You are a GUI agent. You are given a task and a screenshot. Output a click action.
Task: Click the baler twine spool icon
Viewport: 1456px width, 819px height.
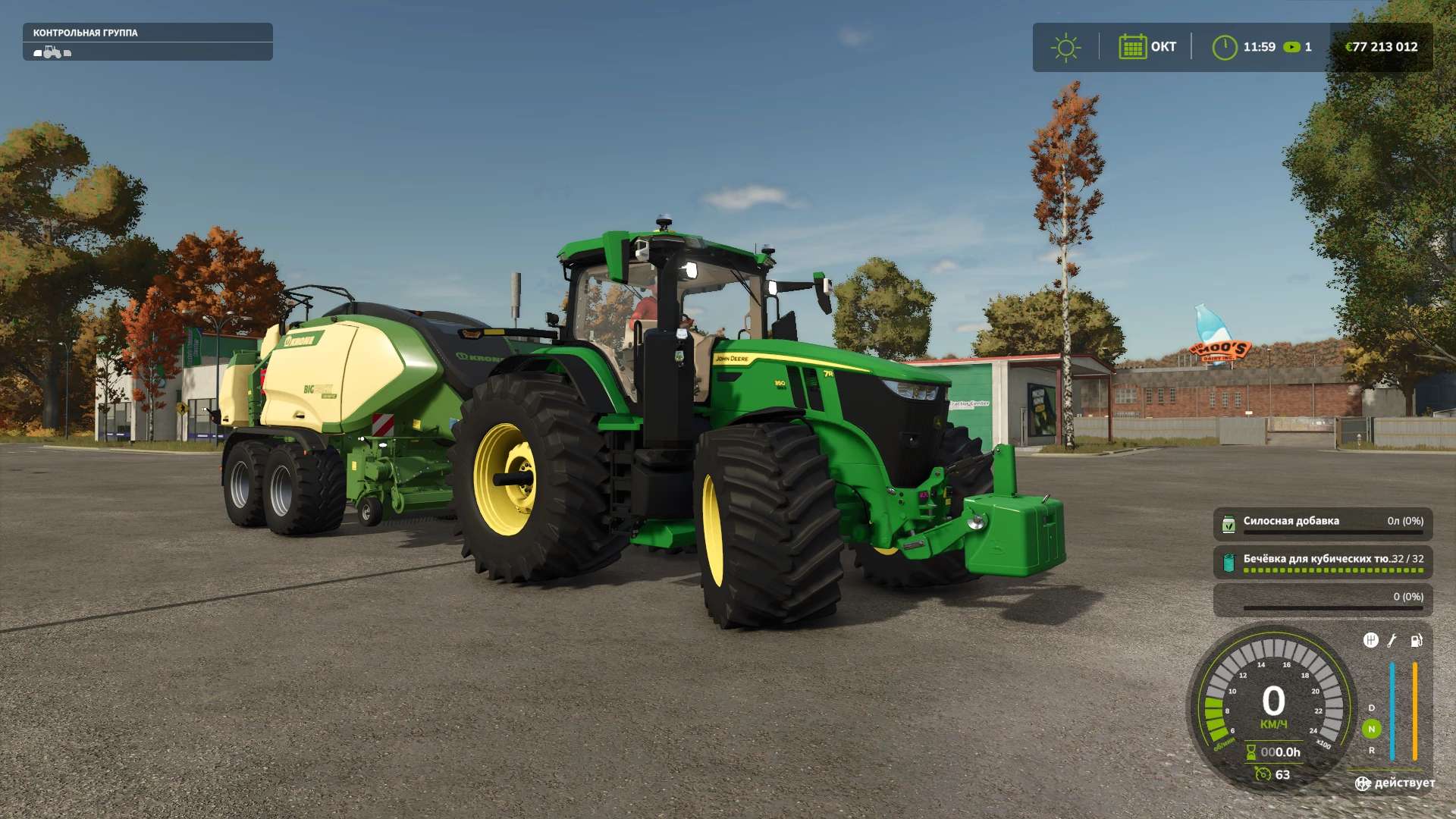tap(1228, 562)
